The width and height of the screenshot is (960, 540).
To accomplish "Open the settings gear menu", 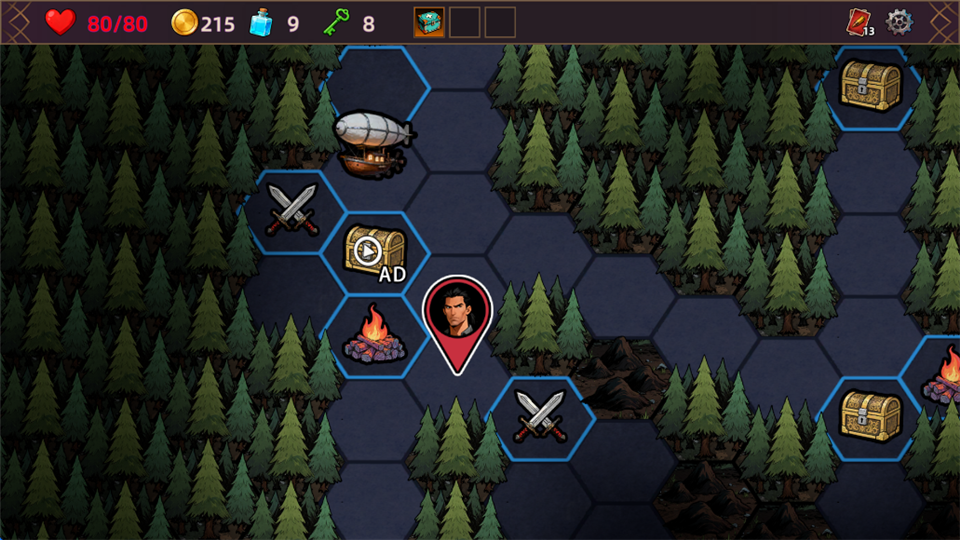I will point(900,22).
